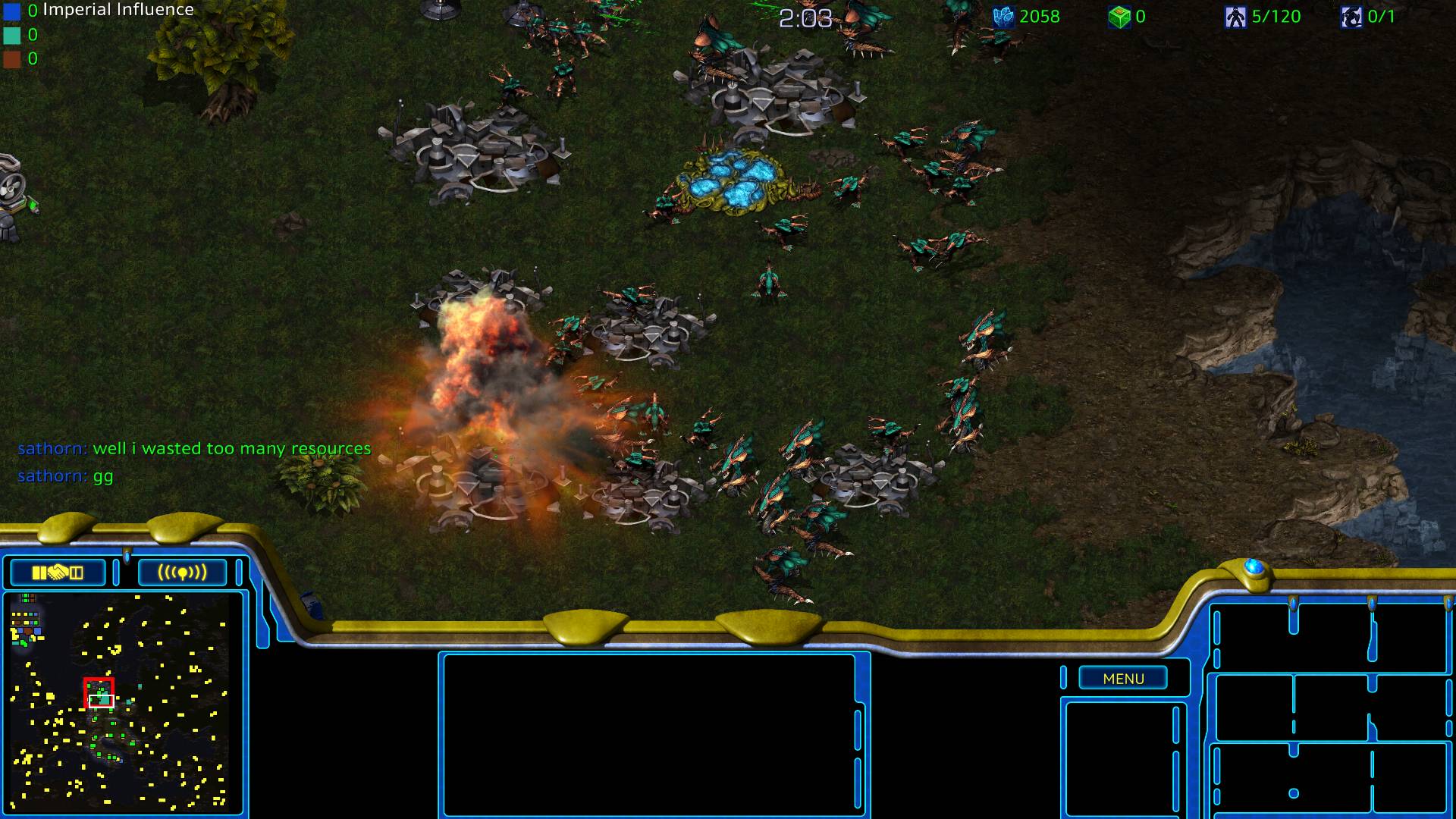Open the game MENU button
This screenshot has width=1456, height=819.
1123,679
